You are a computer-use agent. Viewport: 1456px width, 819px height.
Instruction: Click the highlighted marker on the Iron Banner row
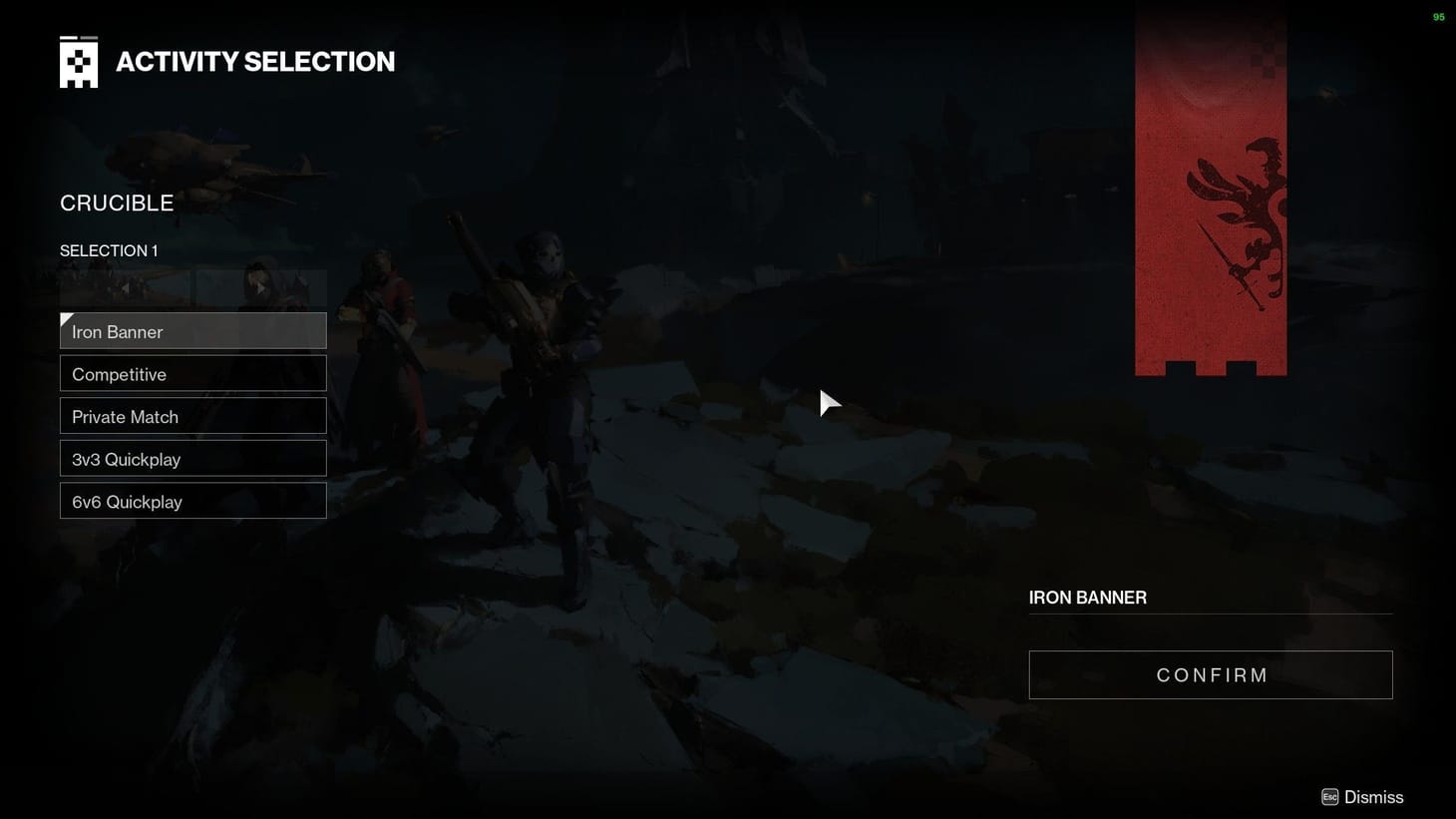point(66,319)
